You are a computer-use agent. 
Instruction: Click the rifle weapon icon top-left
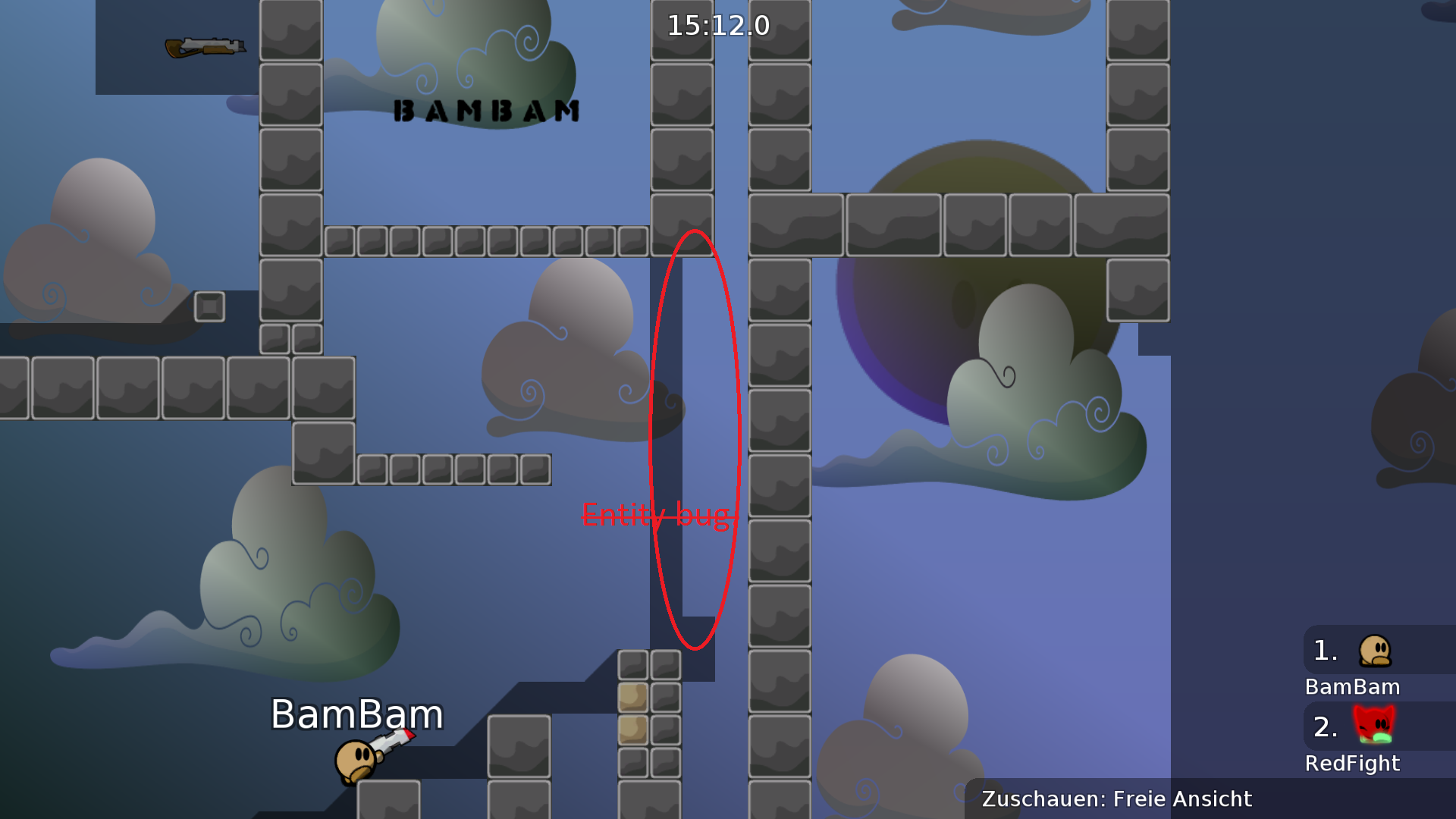point(205,47)
